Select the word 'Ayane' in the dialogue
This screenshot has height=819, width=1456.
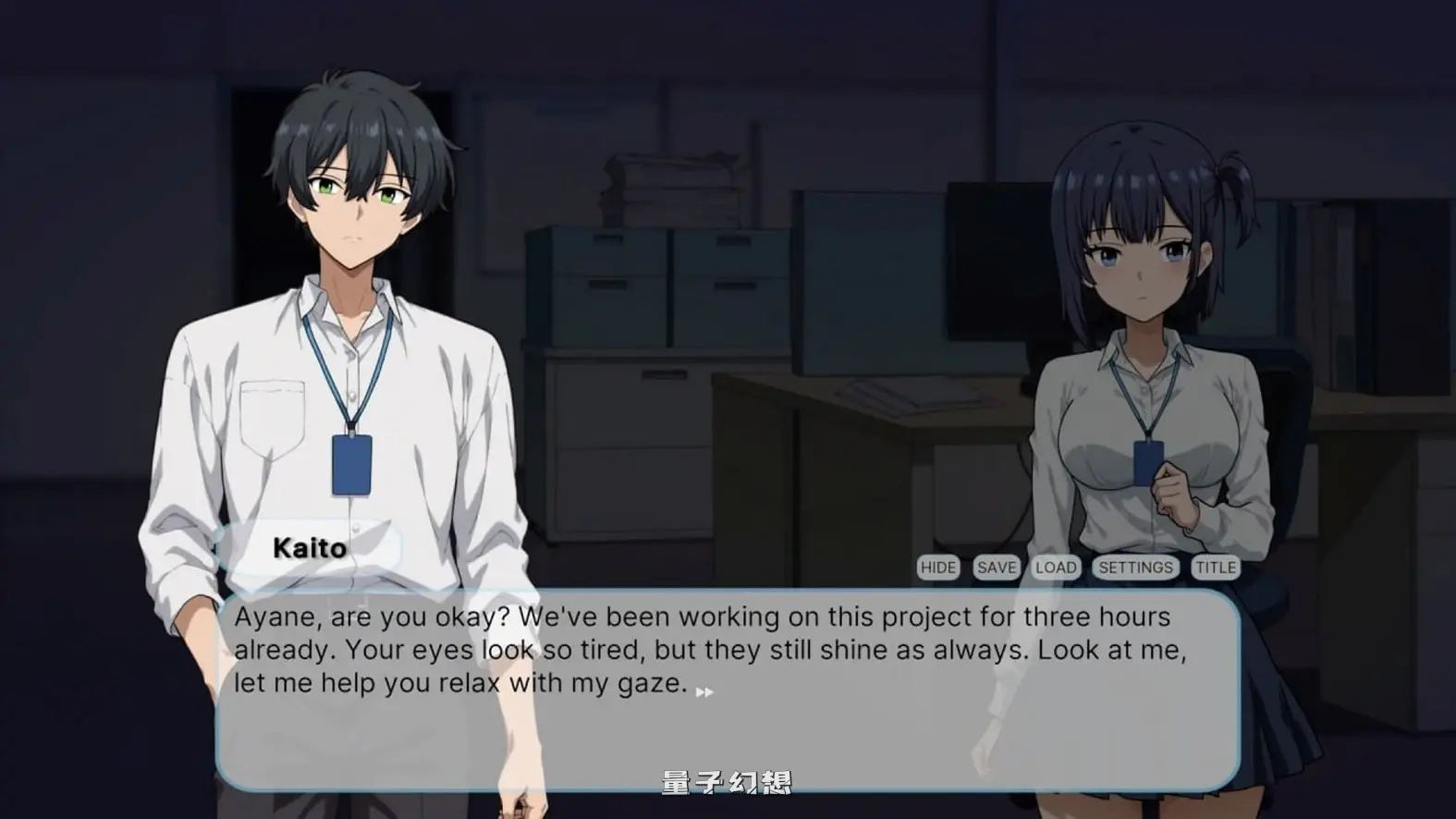click(275, 616)
